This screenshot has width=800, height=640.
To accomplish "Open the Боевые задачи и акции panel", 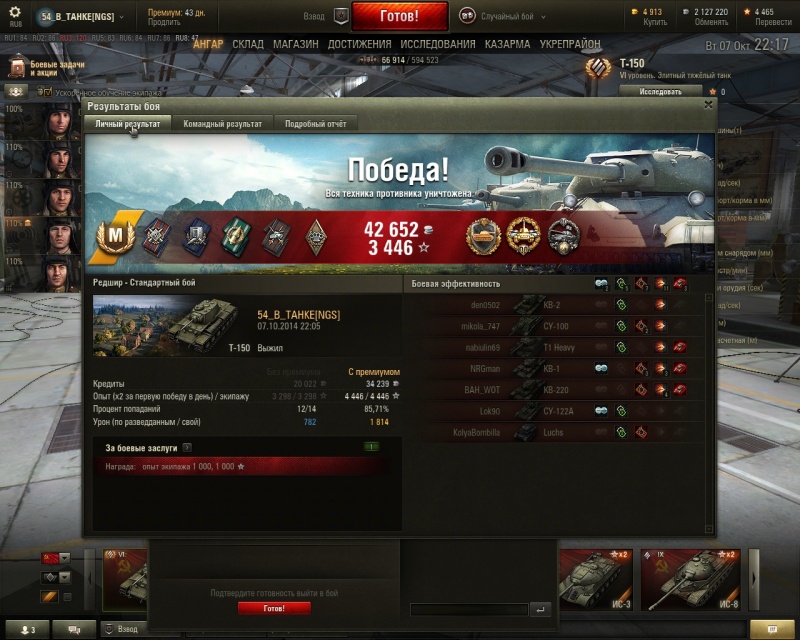I will point(45,68).
